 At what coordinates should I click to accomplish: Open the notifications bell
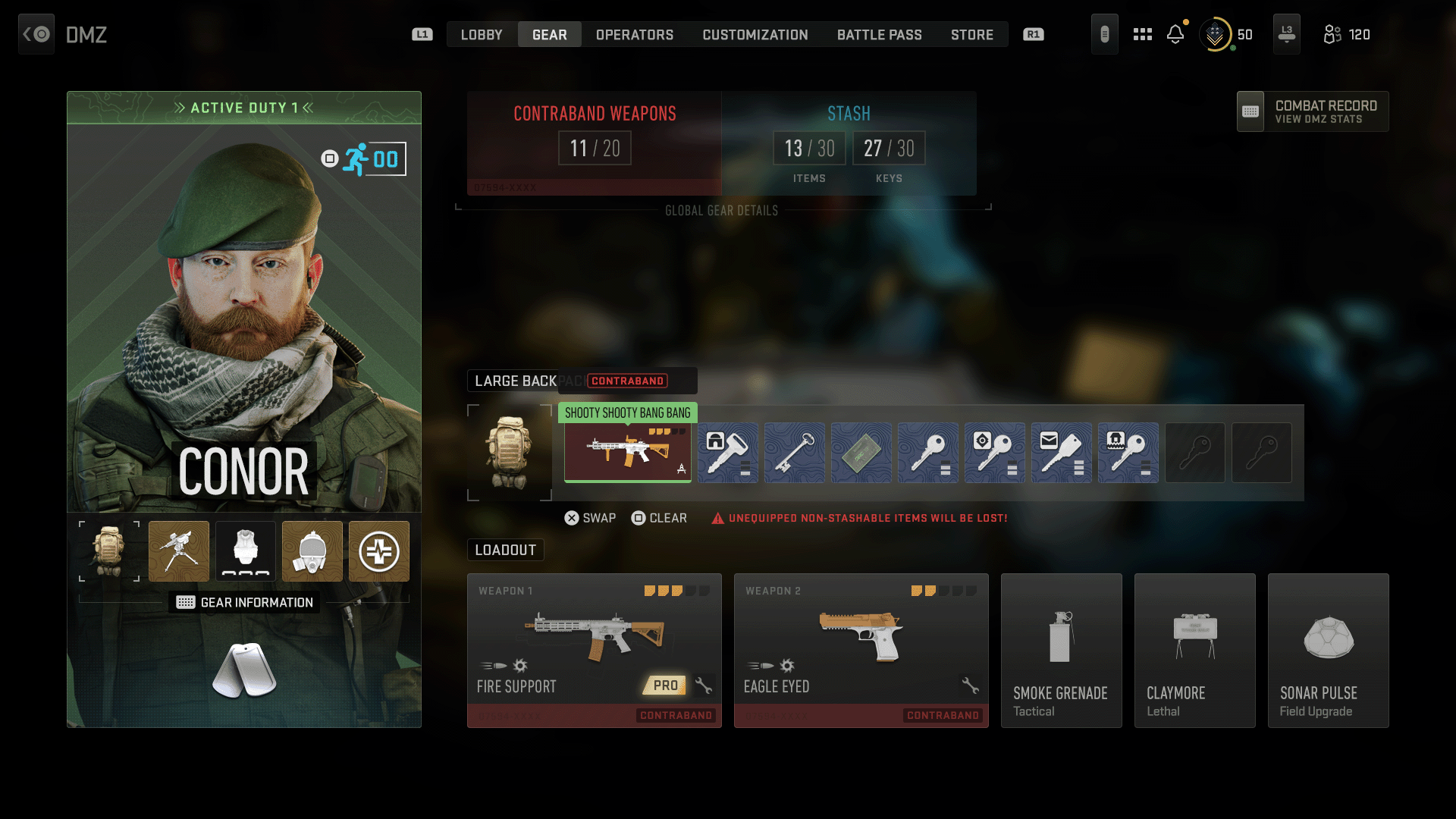point(1175,34)
